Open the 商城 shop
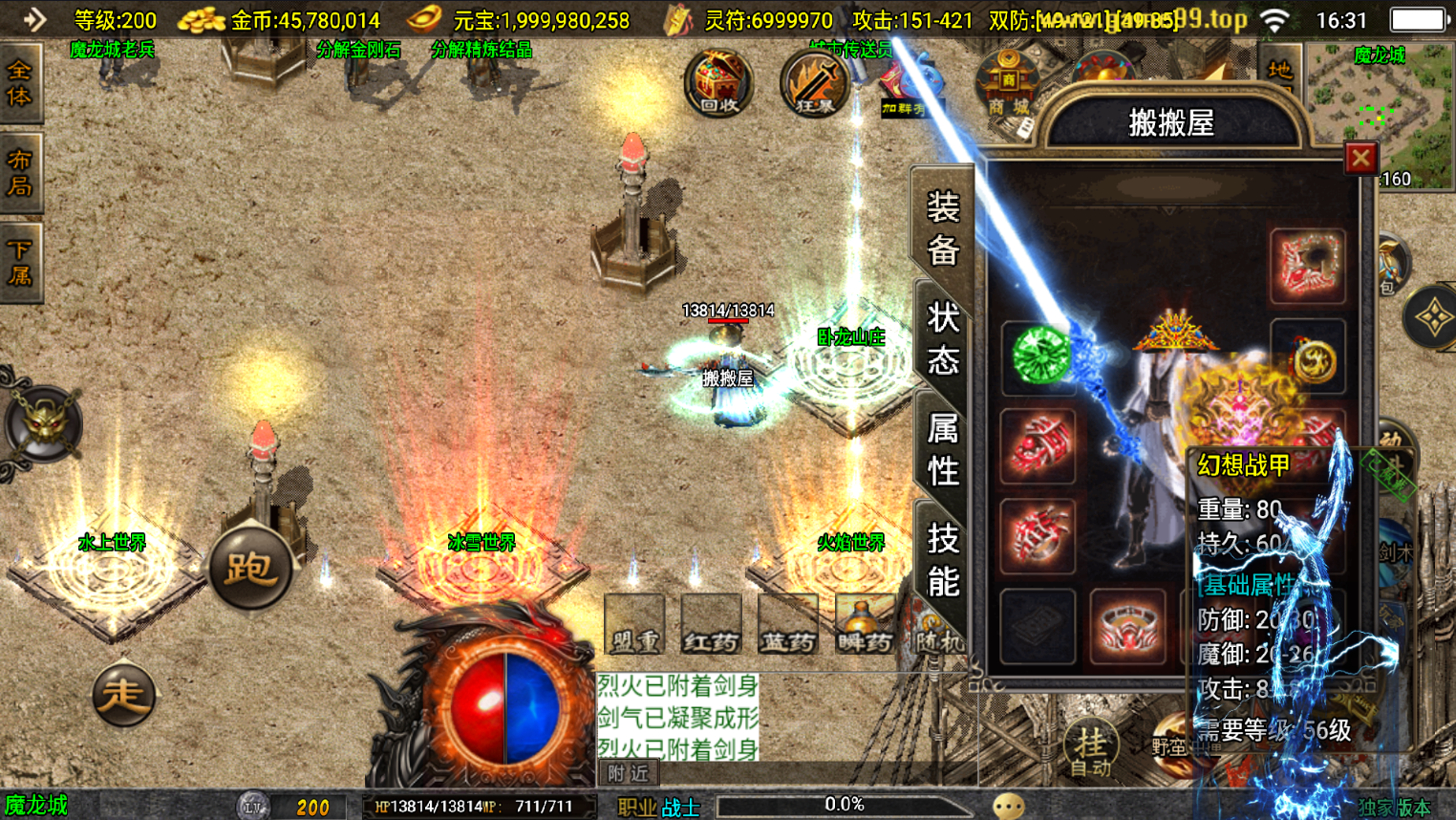1456x820 pixels. tap(1007, 86)
